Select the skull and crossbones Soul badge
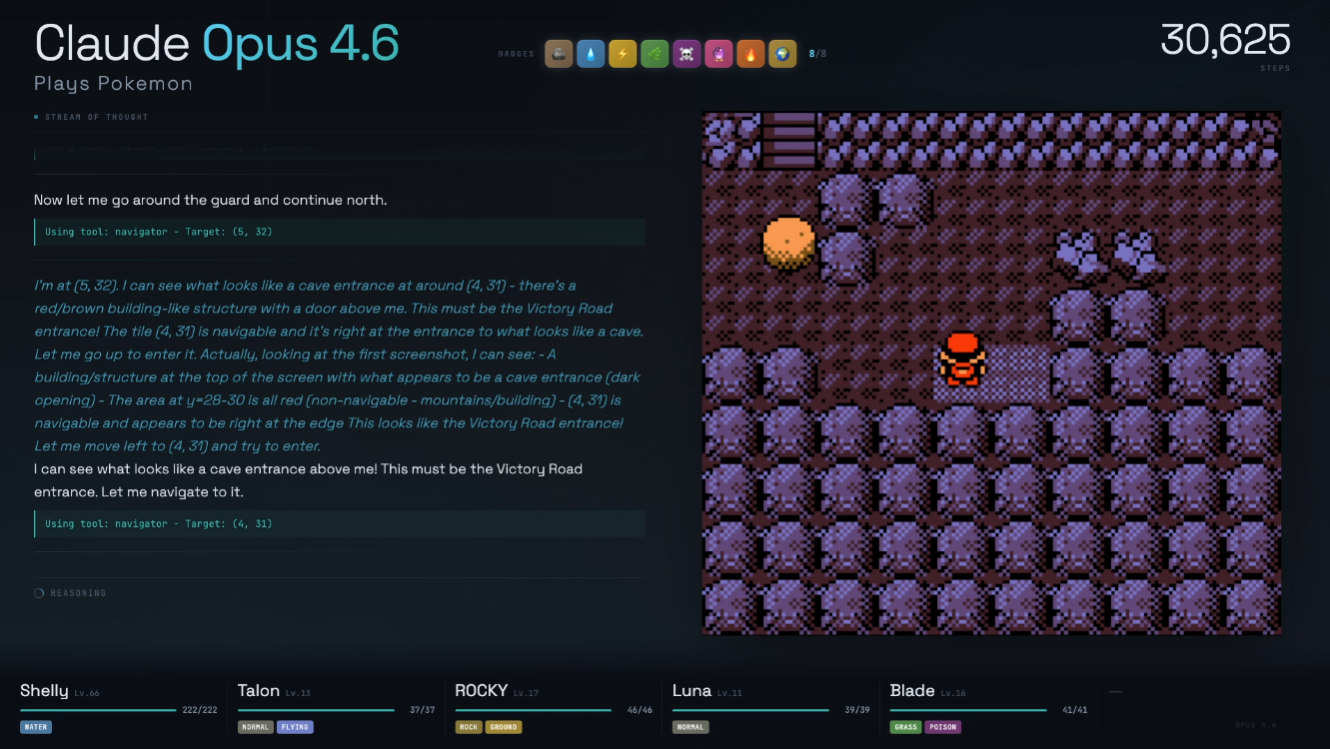This screenshot has width=1330, height=749. point(686,54)
